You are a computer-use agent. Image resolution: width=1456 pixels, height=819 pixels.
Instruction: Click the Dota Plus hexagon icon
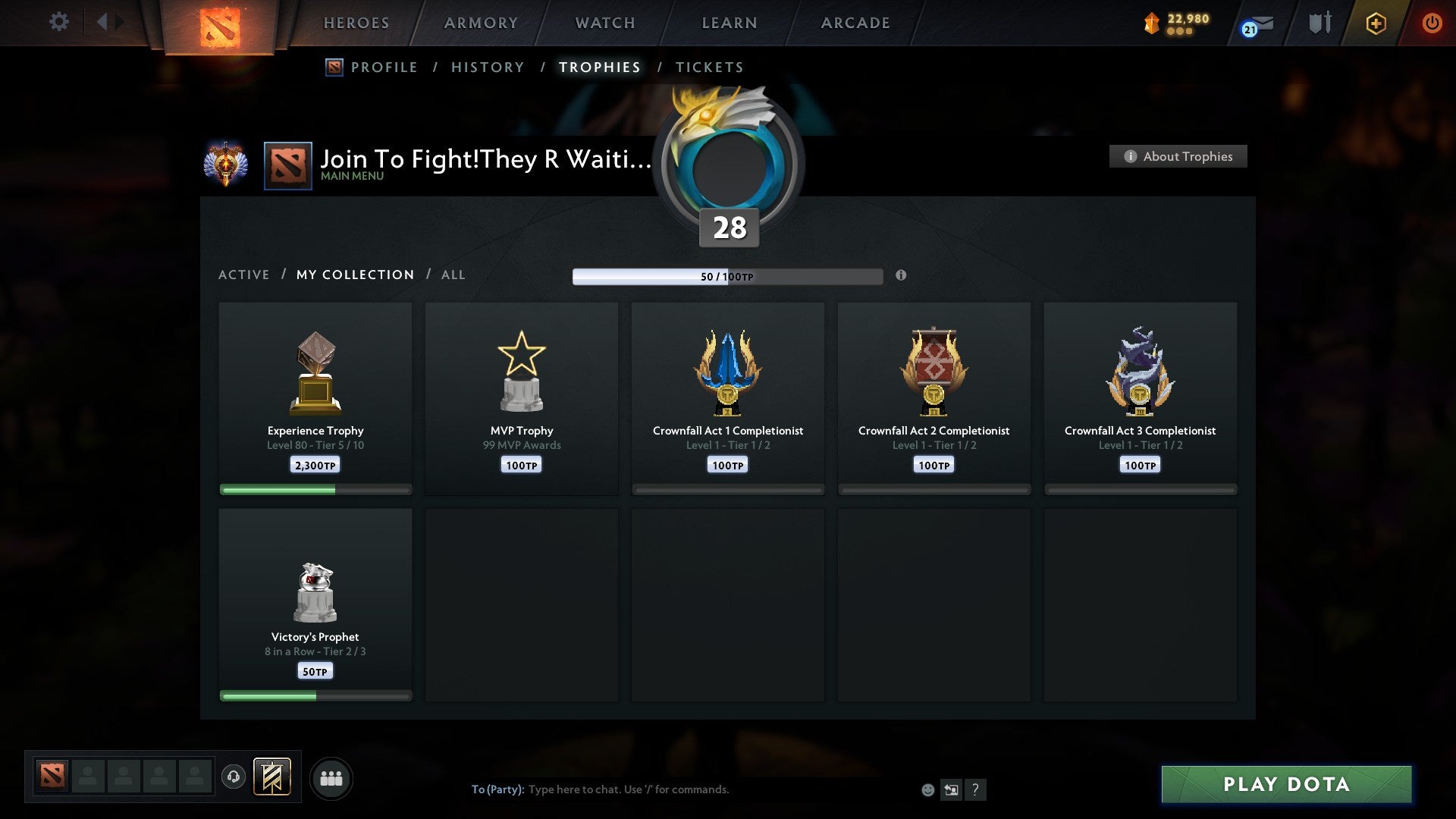pos(1376,23)
